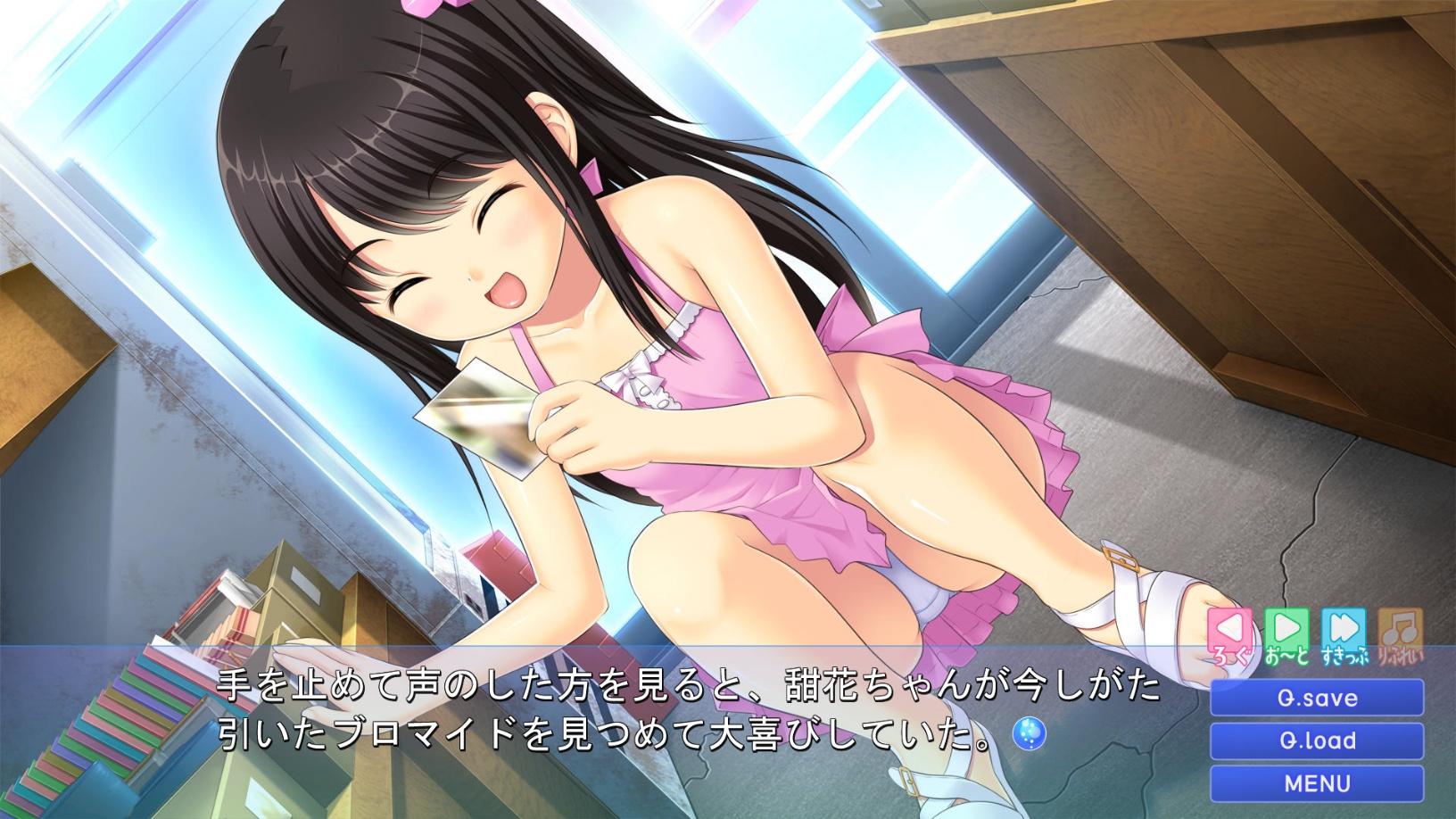Image resolution: width=1456 pixels, height=819 pixels.
Task: Activate the すきっぷ skip button
Action: click(x=1344, y=637)
